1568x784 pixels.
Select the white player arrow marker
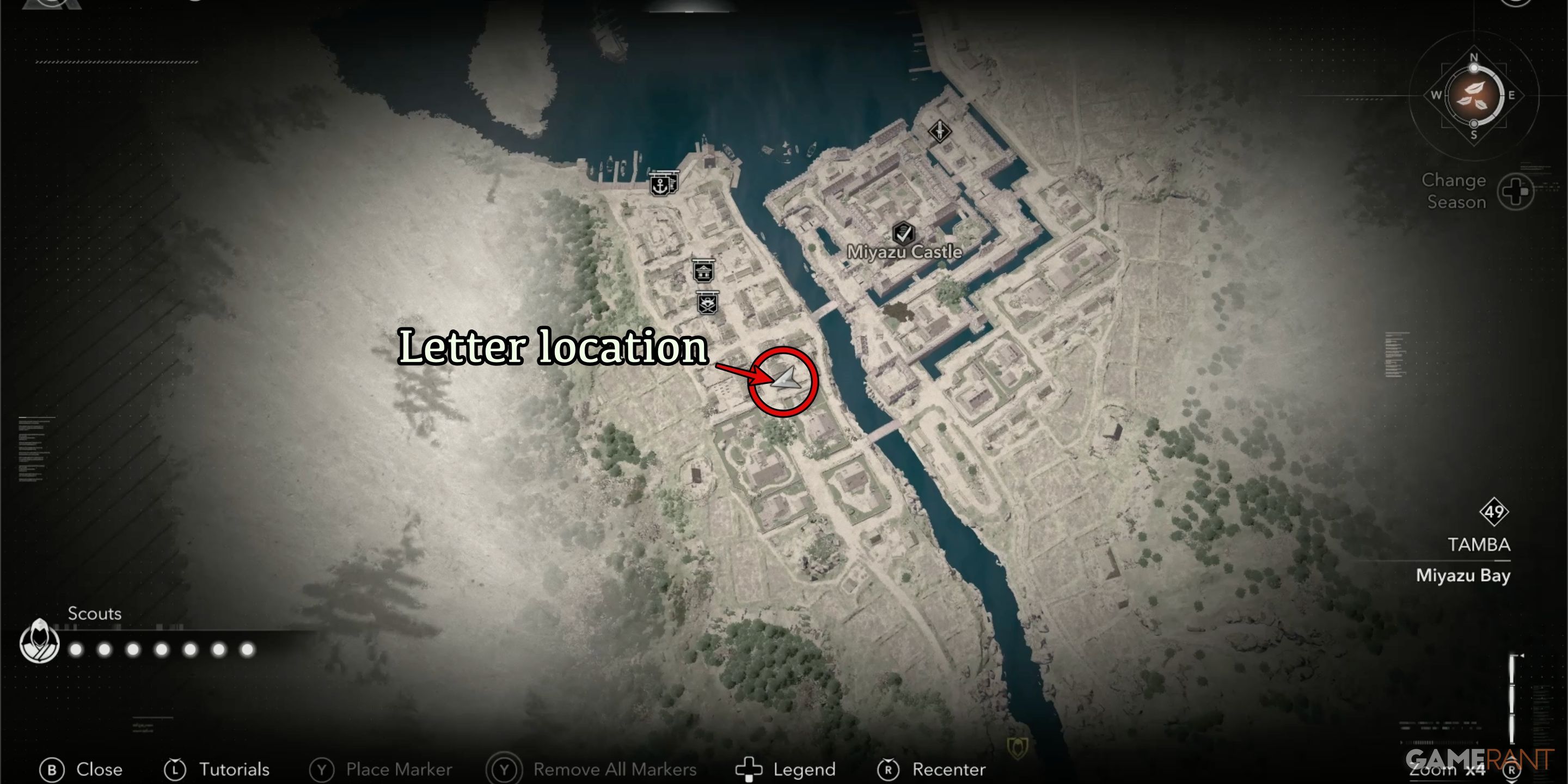click(x=786, y=379)
